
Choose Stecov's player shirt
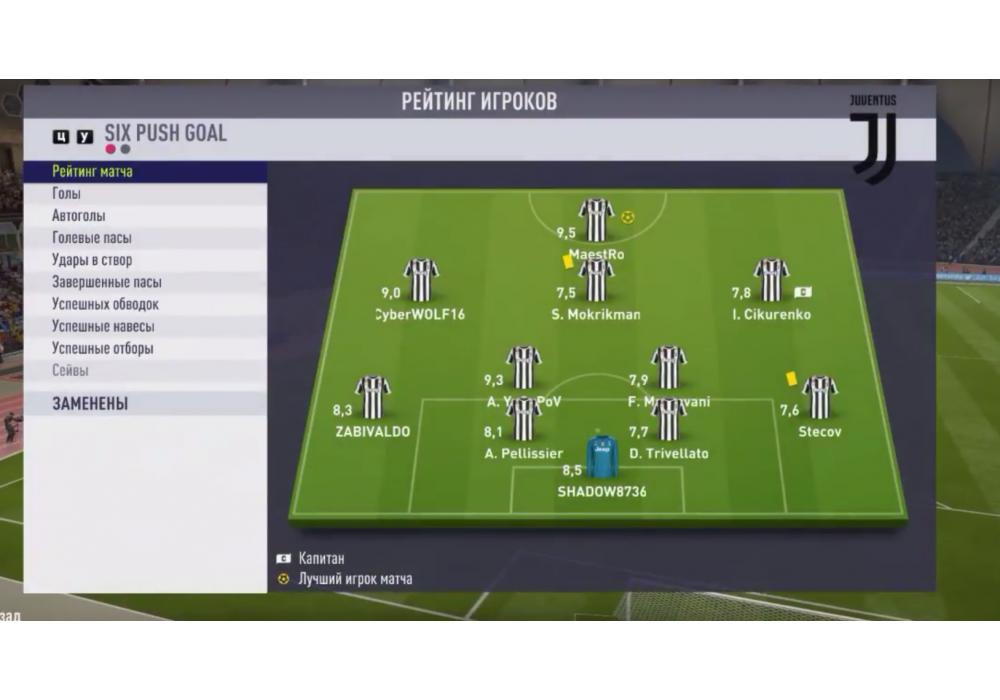(820, 398)
